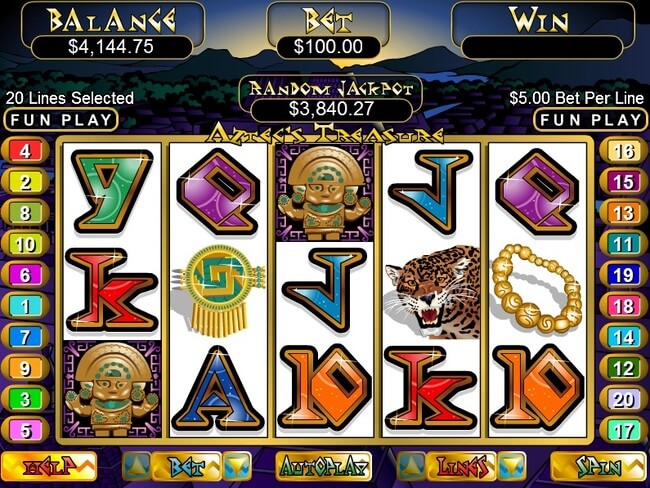
Task: Start Autoplay mode
Action: point(323,465)
